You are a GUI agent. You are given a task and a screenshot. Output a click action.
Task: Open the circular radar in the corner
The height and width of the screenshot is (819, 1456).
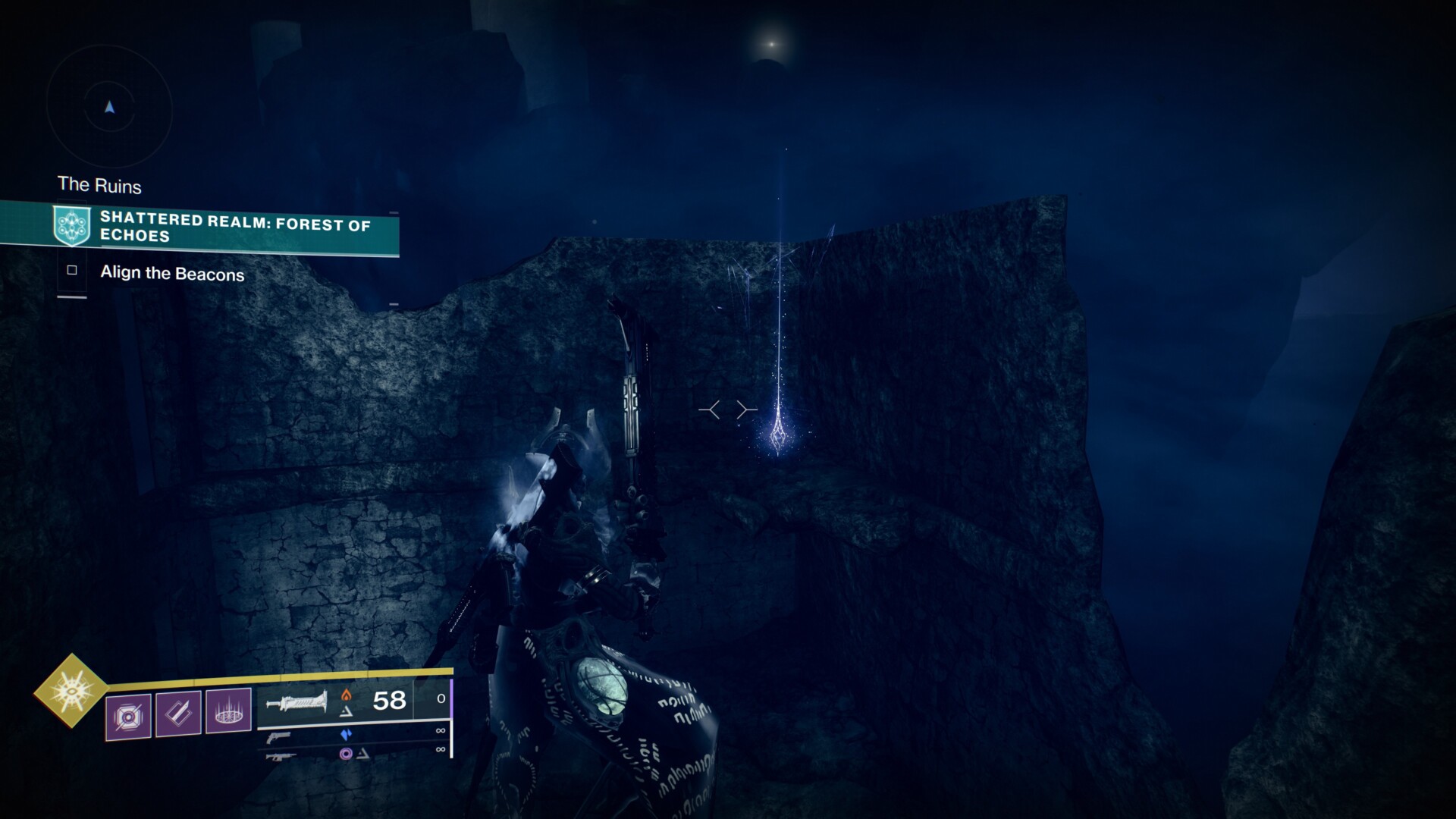110,108
